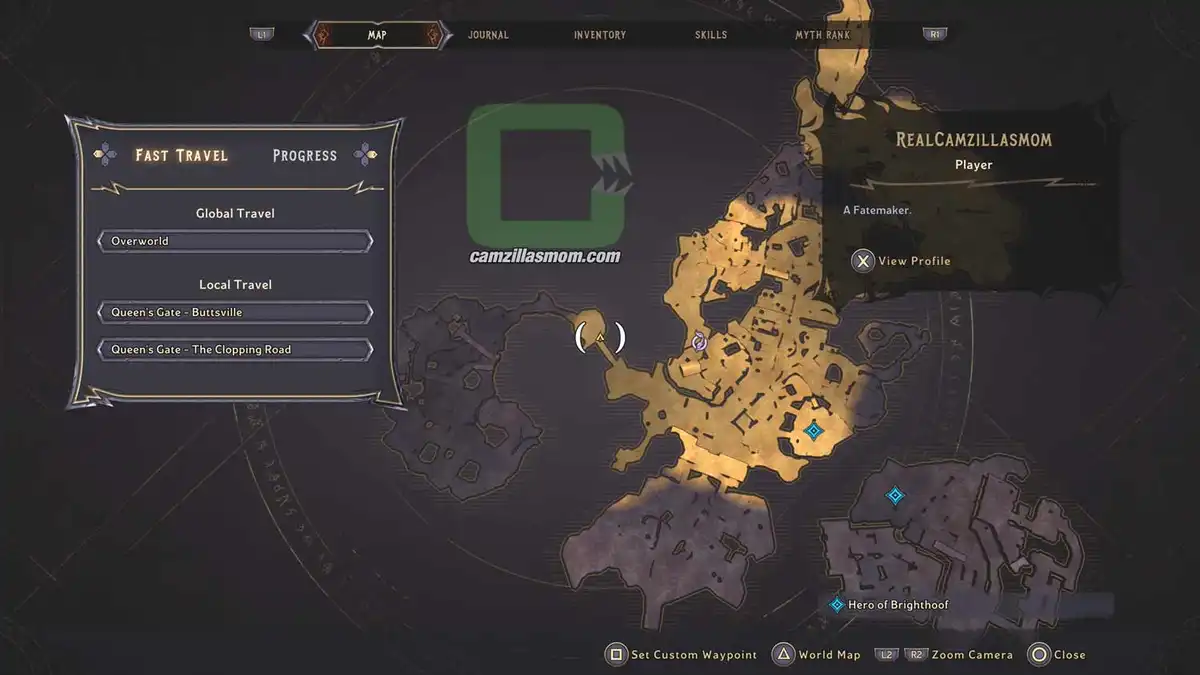Select the Map tab
Image resolution: width=1200 pixels, height=675 pixels.
(377, 35)
